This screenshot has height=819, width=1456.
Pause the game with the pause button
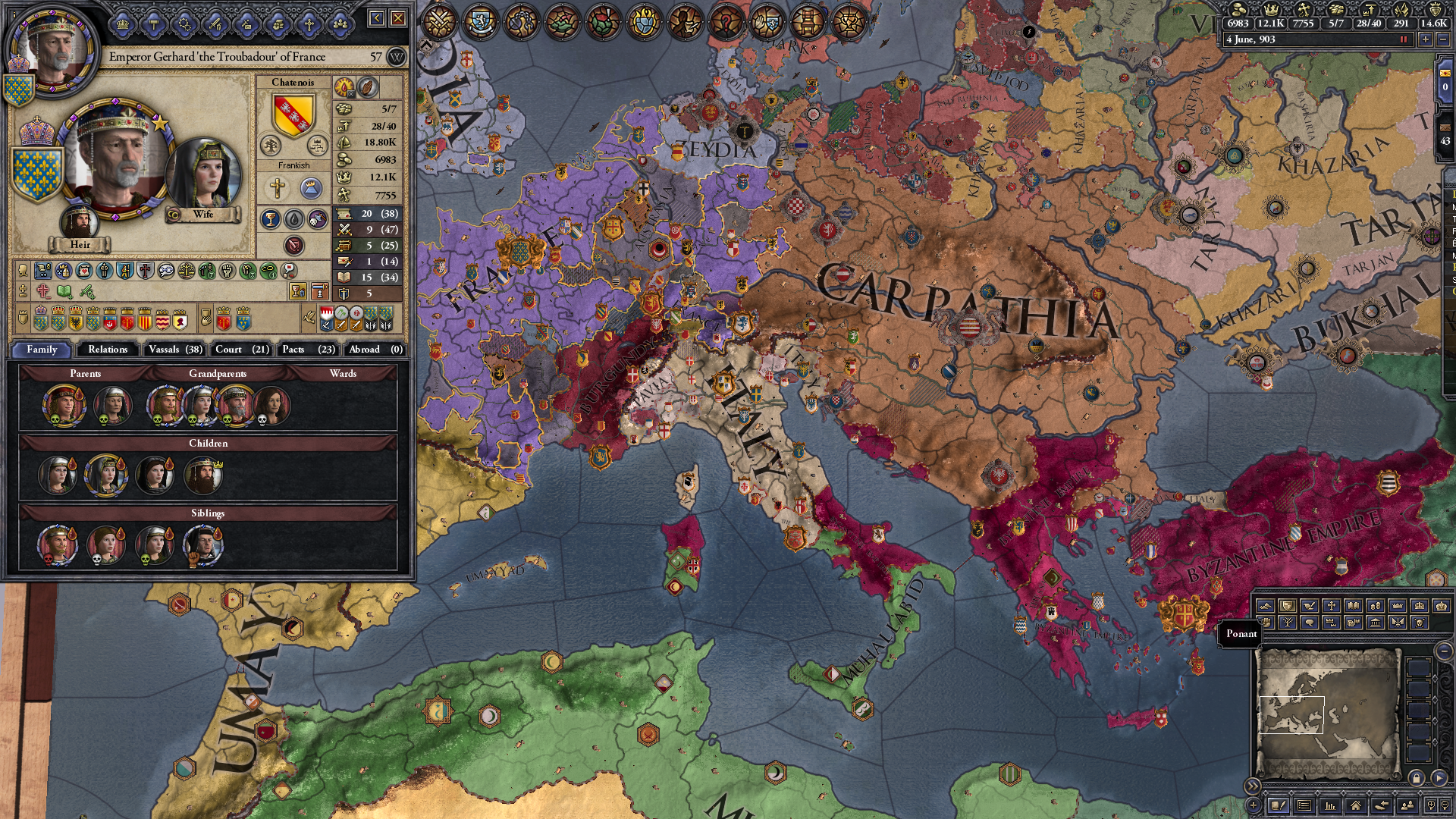pyautogui.click(x=1404, y=39)
